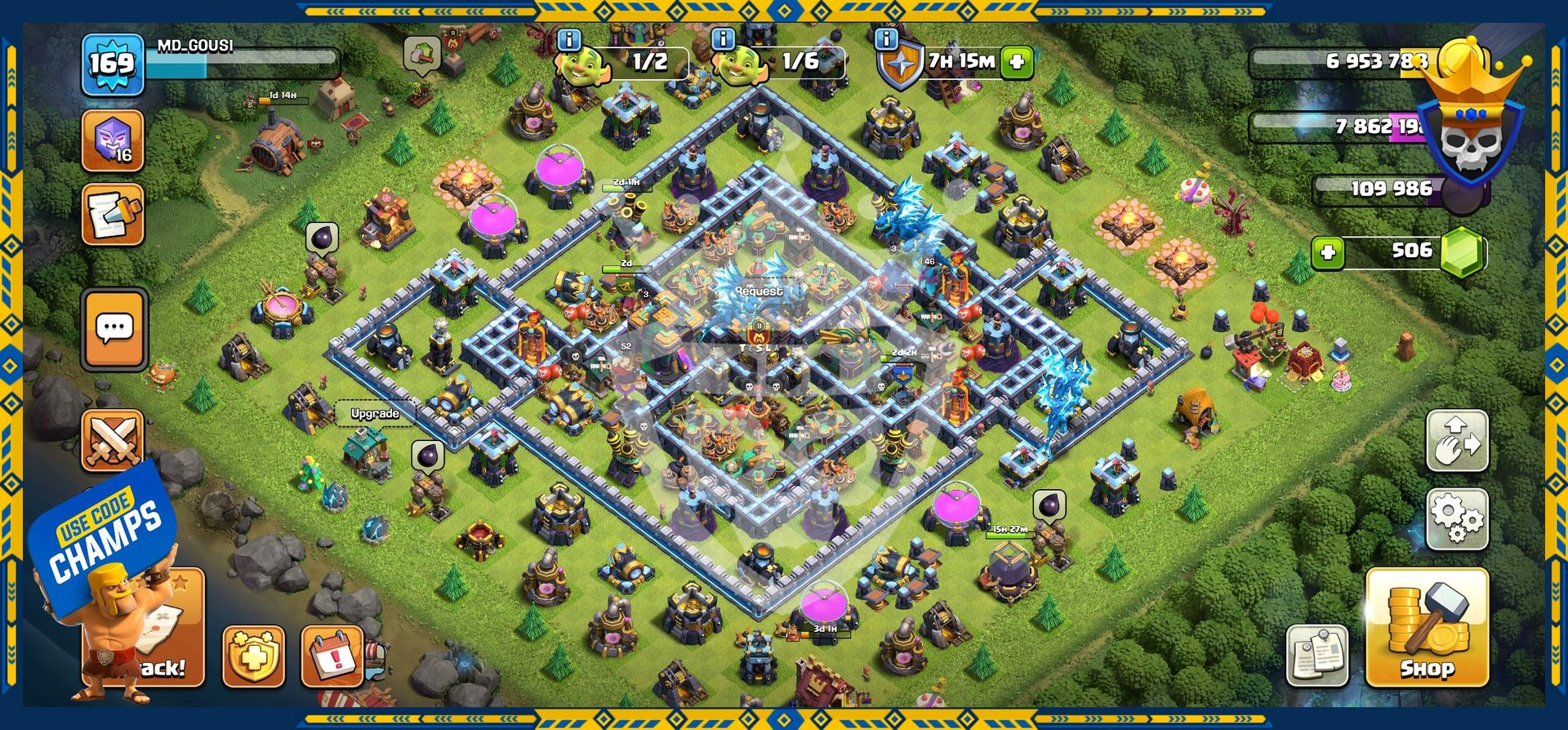1568x730 pixels.
Task: Show builder info for 1/6 builders
Action: pos(723,39)
